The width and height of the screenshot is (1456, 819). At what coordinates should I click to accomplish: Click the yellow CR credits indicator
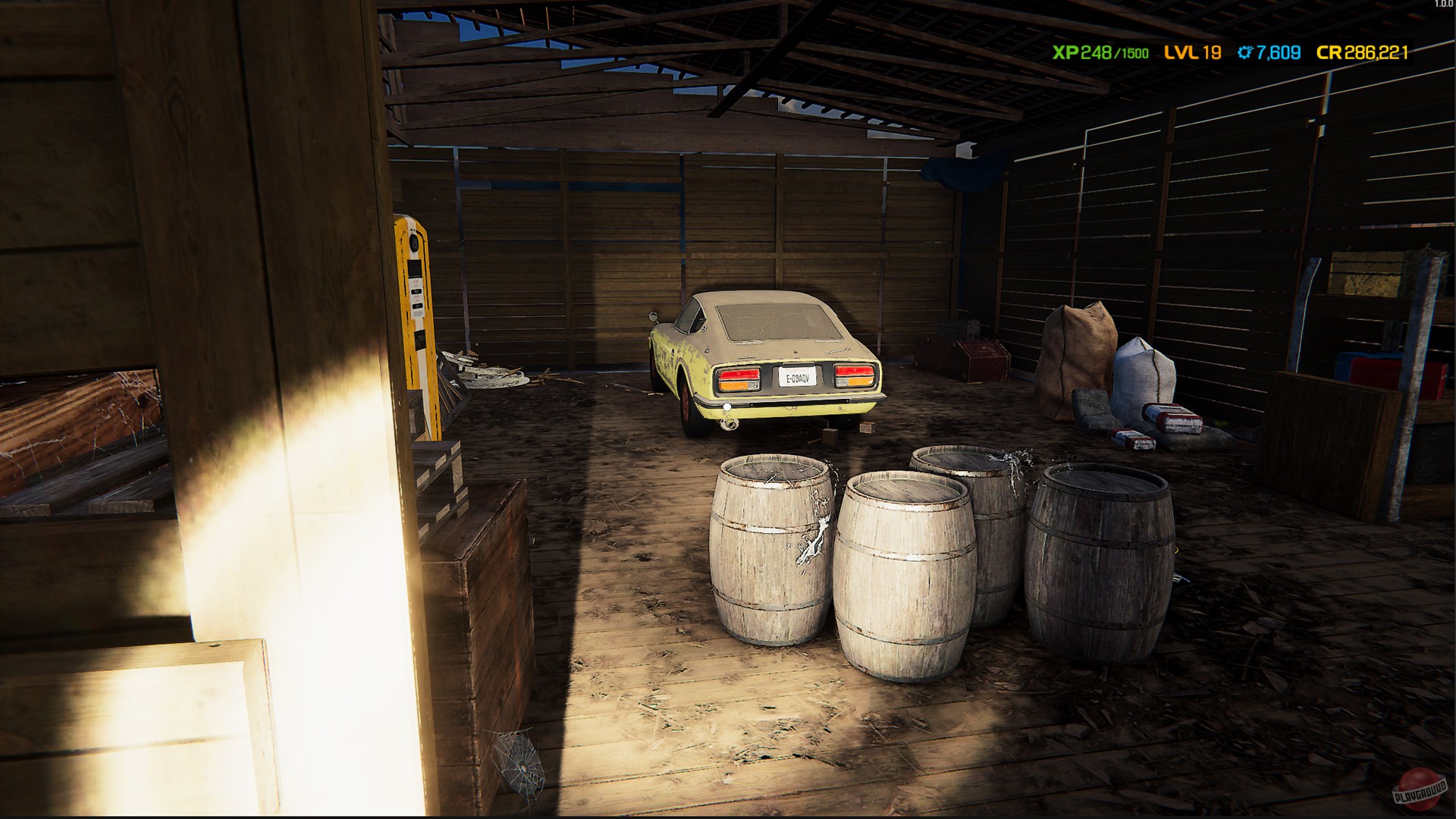(1357, 54)
